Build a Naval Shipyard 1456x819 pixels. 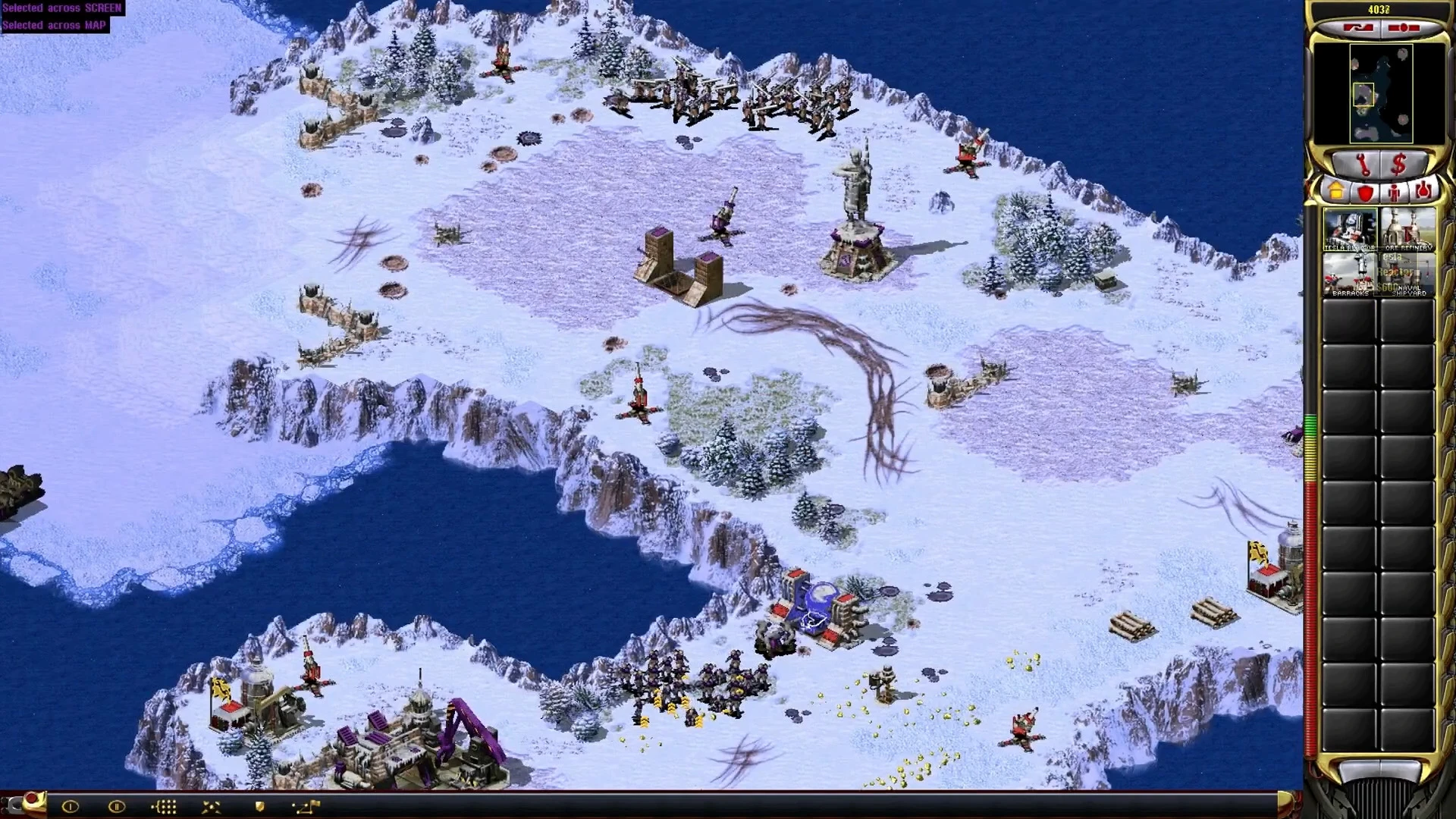point(1408,274)
